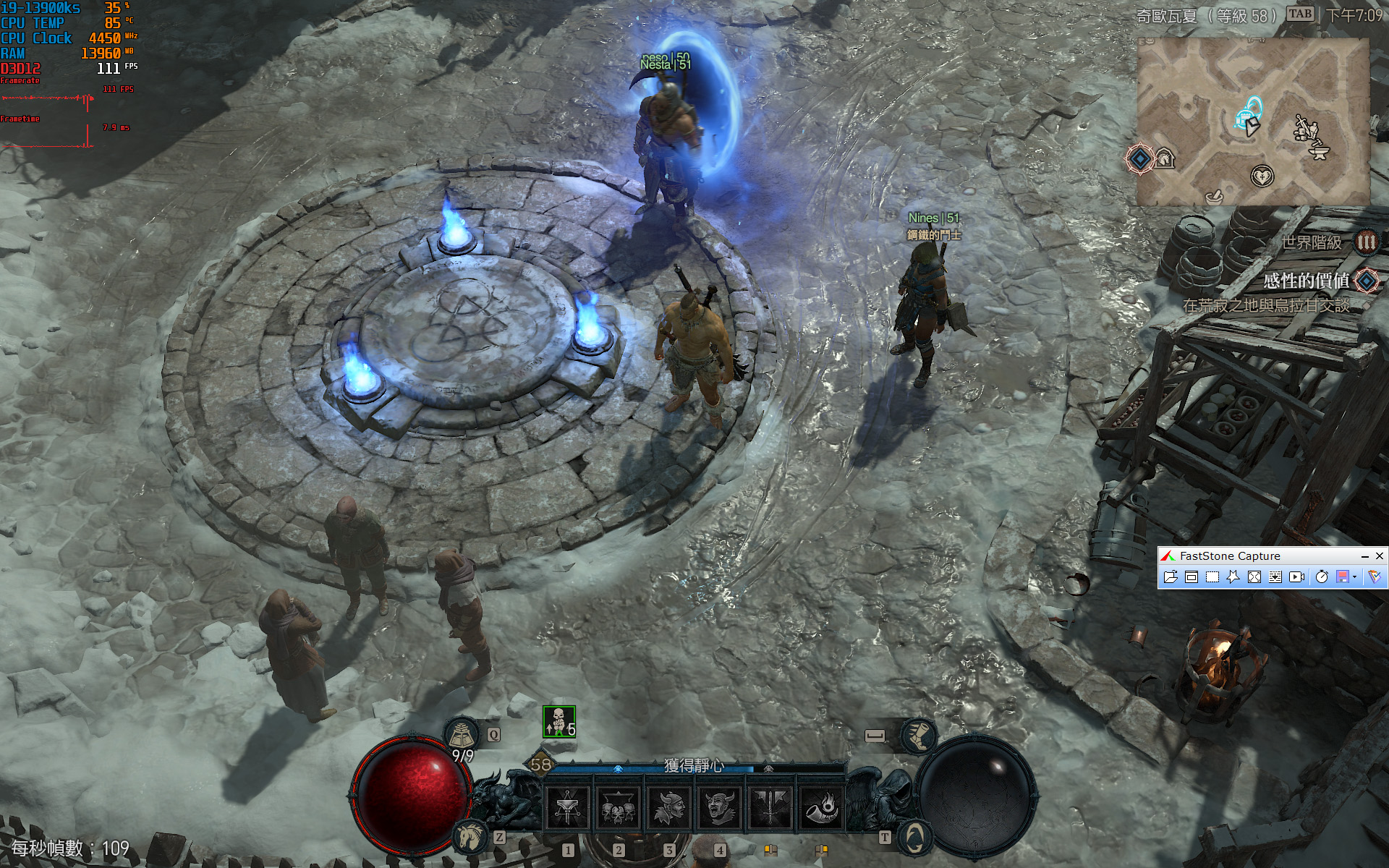Select the stable horse marker on minimap
This screenshot has height=868, width=1389.
[x=1164, y=158]
